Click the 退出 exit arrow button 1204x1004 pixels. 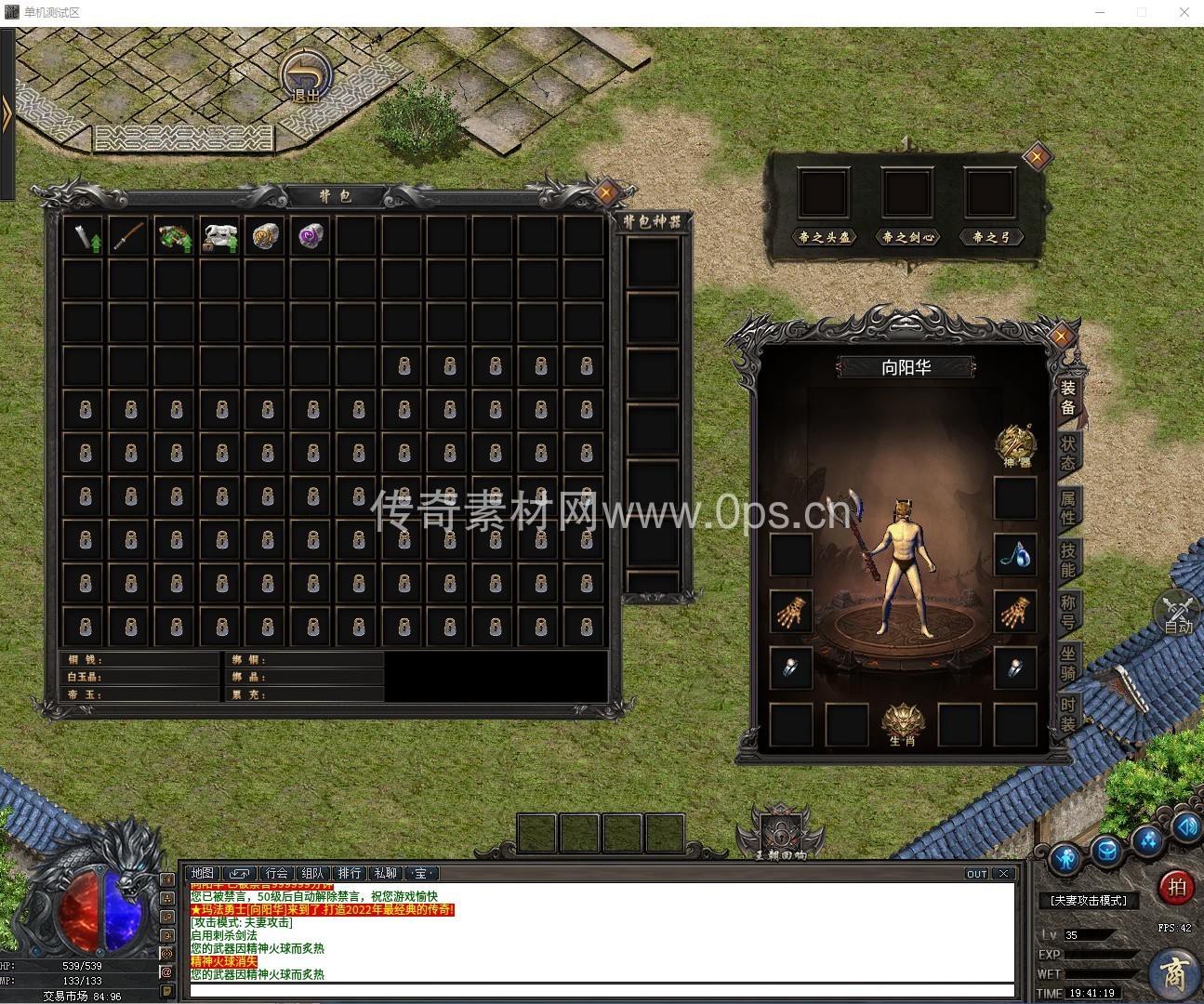click(305, 76)
